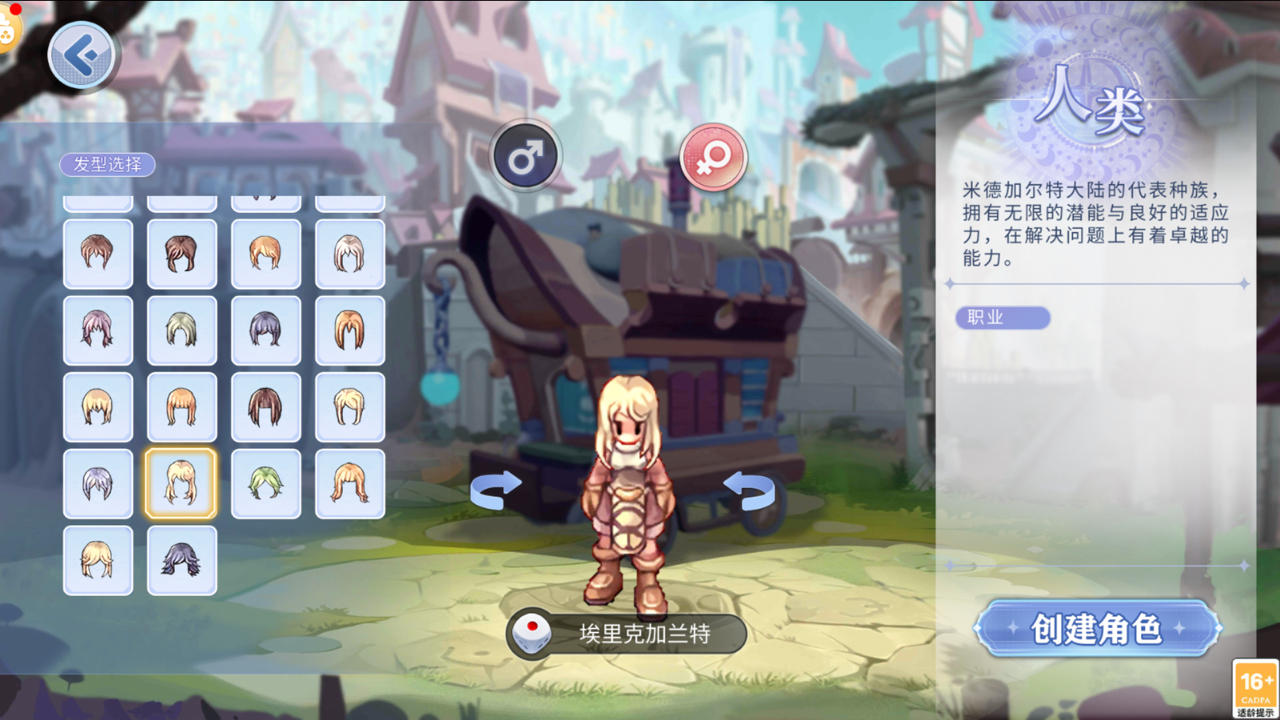Click the back arrow in top-left

click(83, 54)
